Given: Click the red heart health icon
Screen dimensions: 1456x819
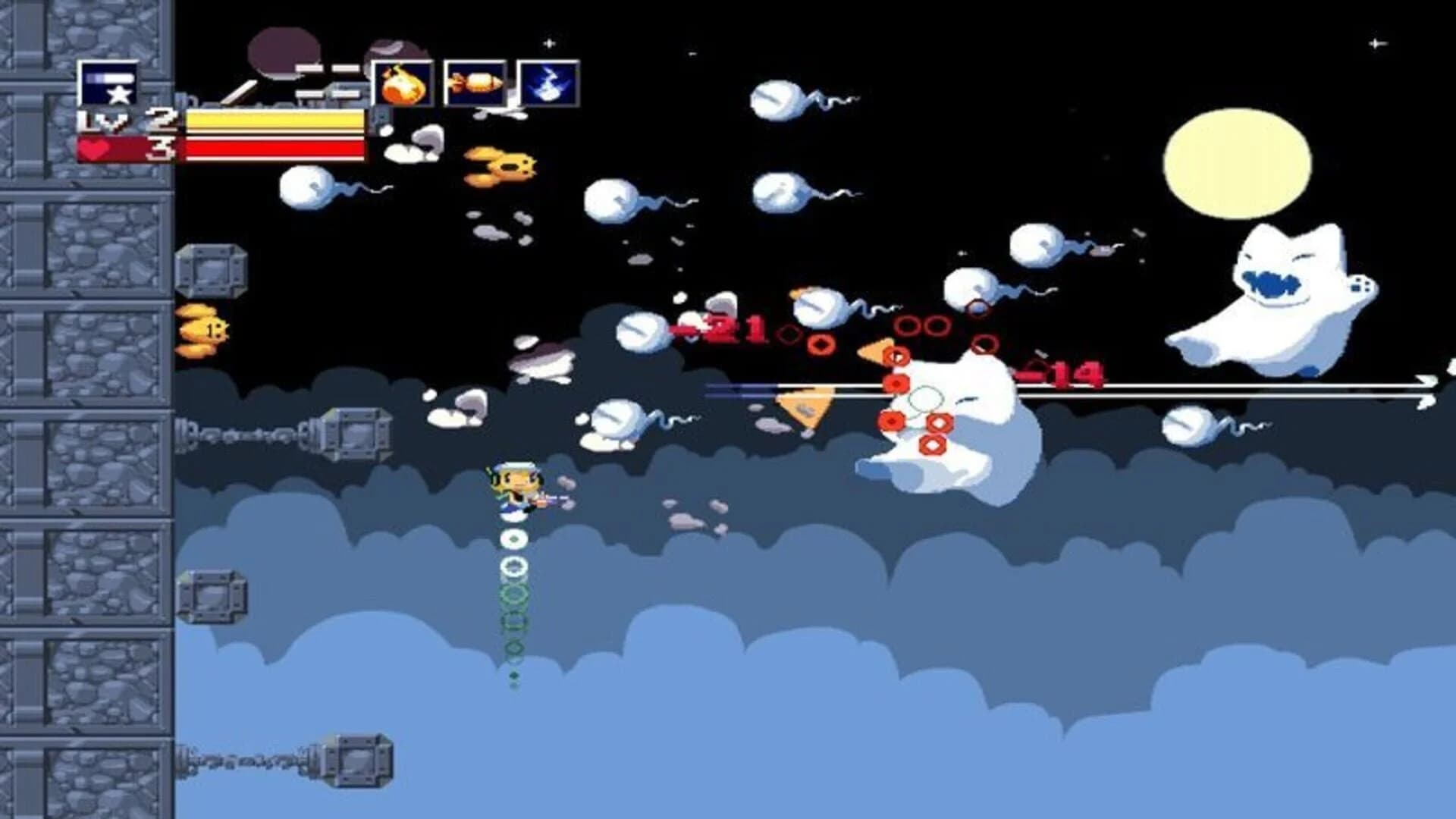Looking at the screenshot, I should 94,151.
